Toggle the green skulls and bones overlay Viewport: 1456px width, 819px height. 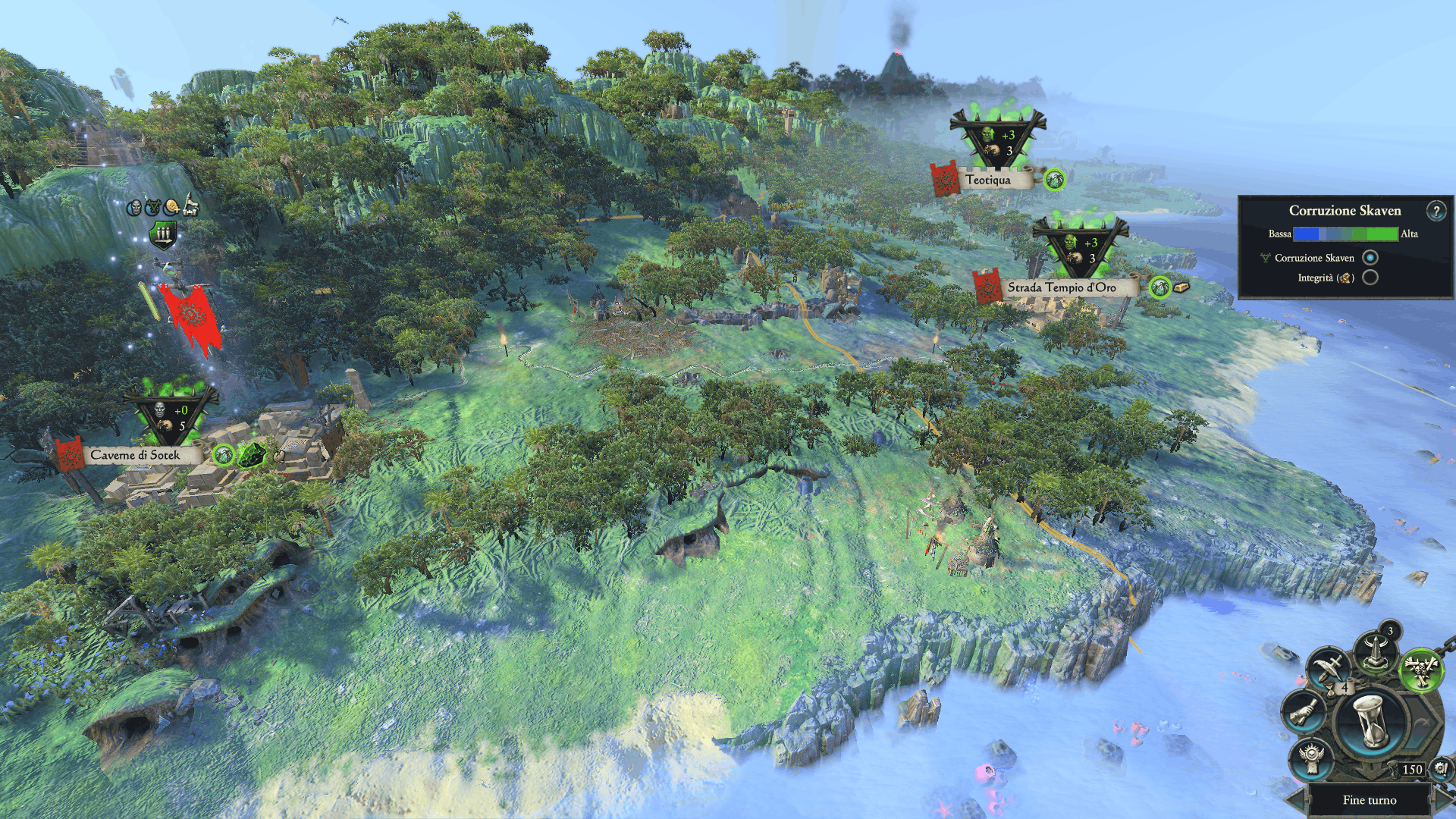1420,670
